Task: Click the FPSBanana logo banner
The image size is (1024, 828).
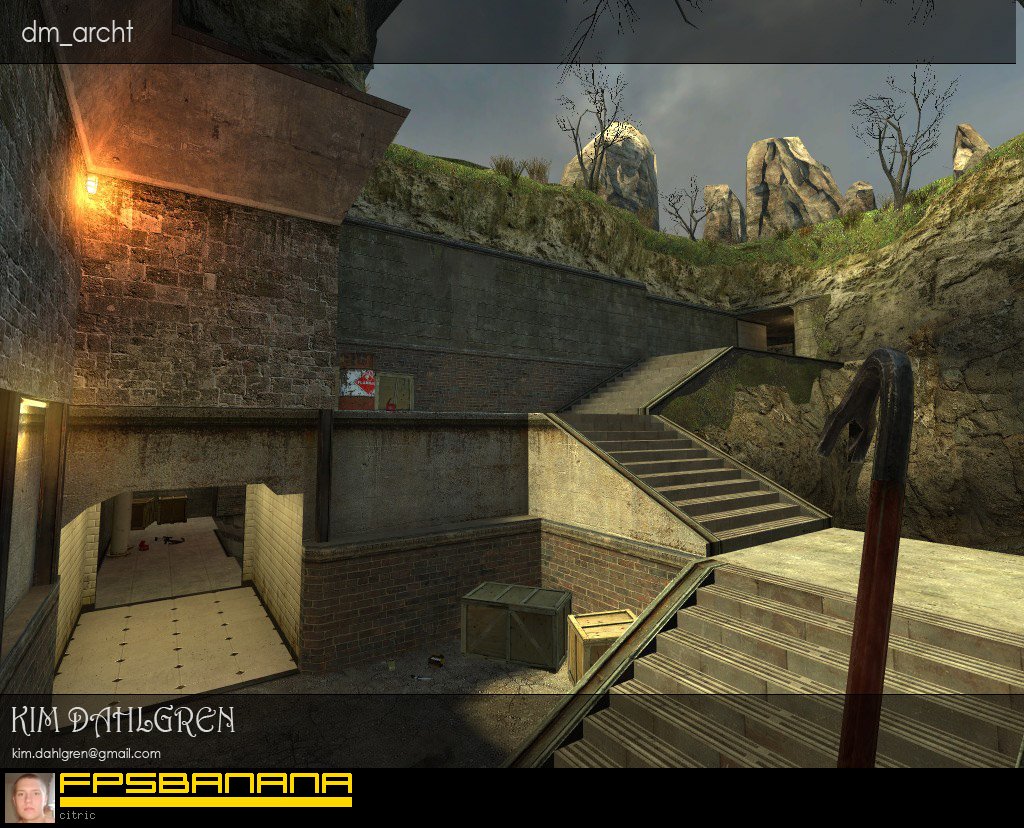Action: [x=205, y=788]
